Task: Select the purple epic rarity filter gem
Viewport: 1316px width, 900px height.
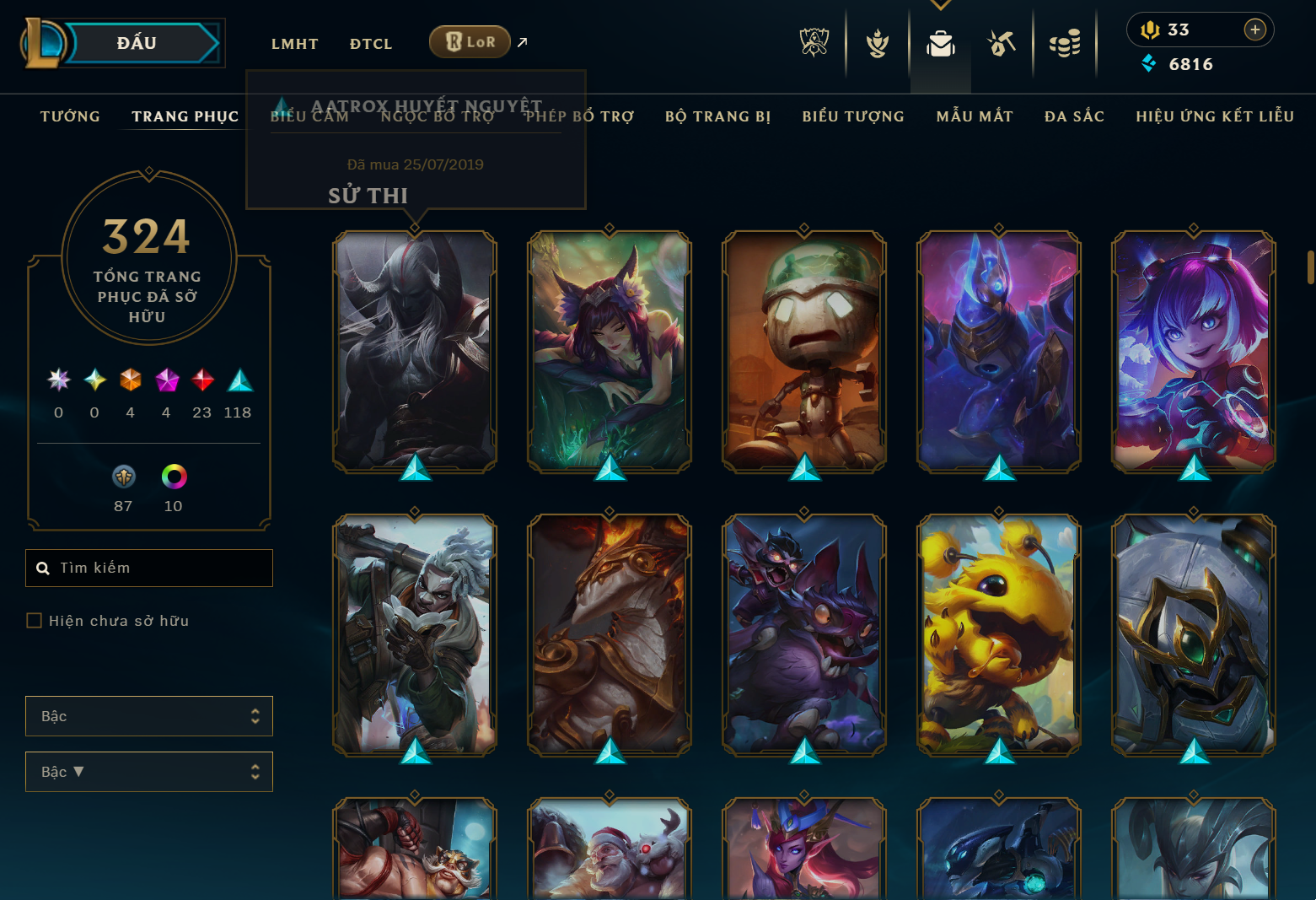Action: click(x=166, y=380)
